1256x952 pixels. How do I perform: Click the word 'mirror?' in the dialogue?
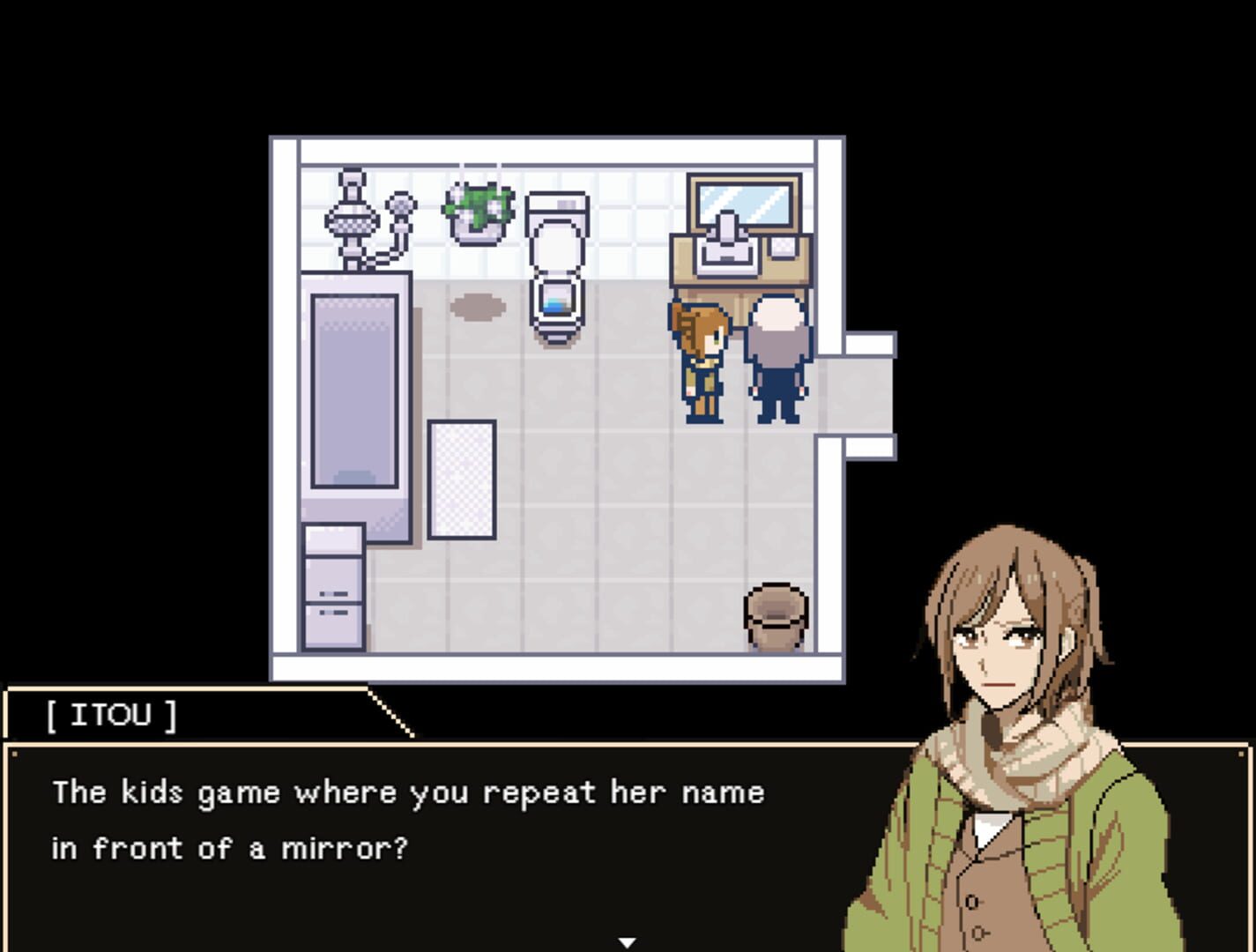(x=343, y=848)
